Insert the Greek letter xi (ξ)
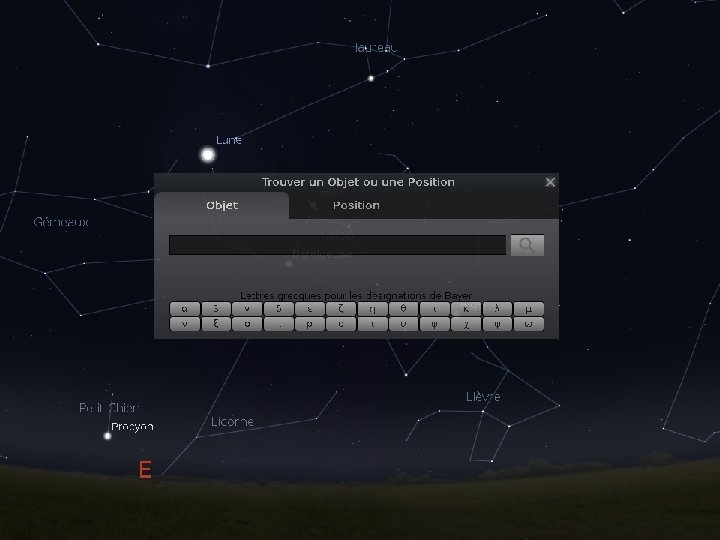The image size is (720, 540). pyautogui.click(x=216, y=324)
